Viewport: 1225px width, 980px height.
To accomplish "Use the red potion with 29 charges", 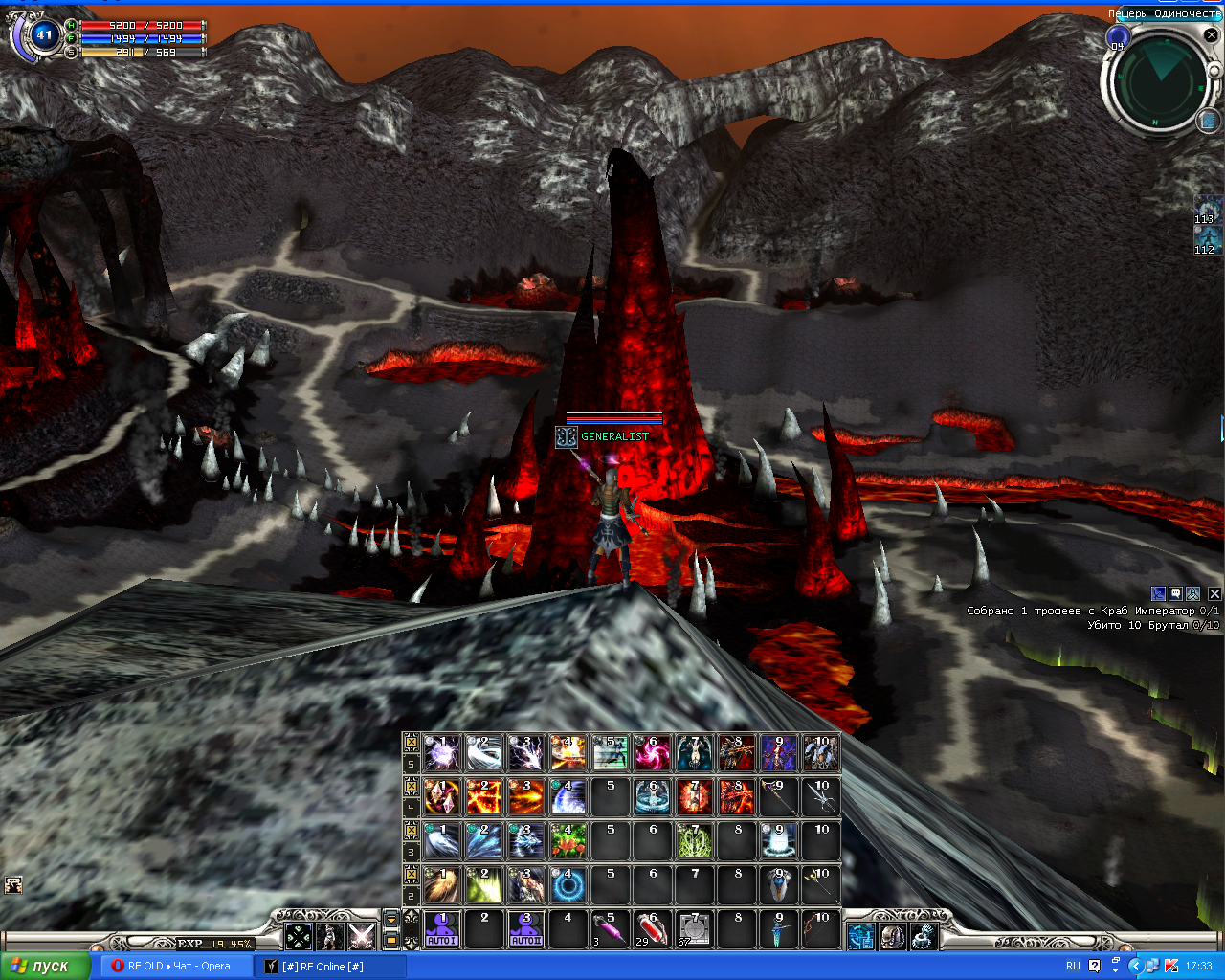I will tap(652, 929).
